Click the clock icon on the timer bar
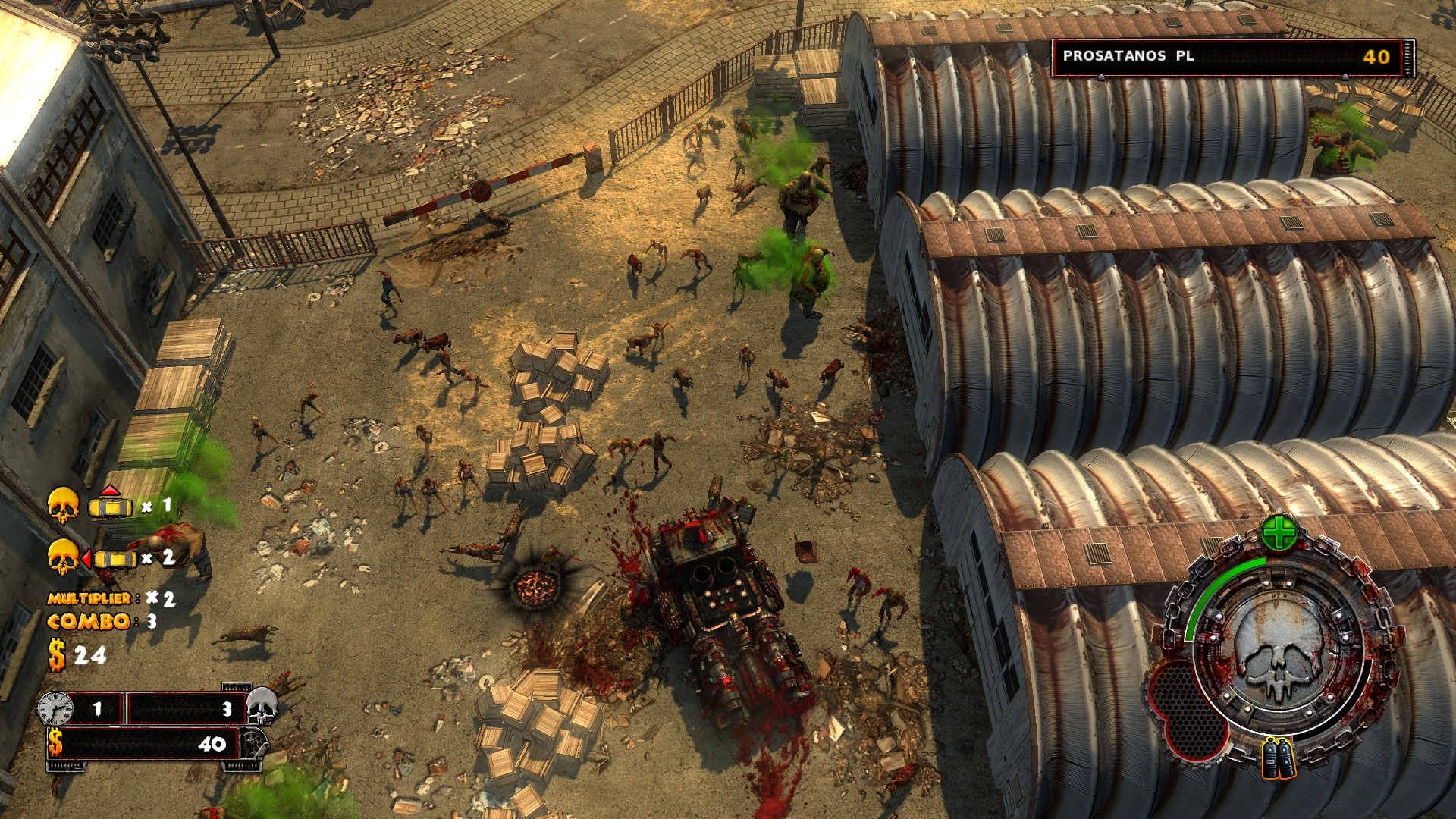 coord(55,709)
